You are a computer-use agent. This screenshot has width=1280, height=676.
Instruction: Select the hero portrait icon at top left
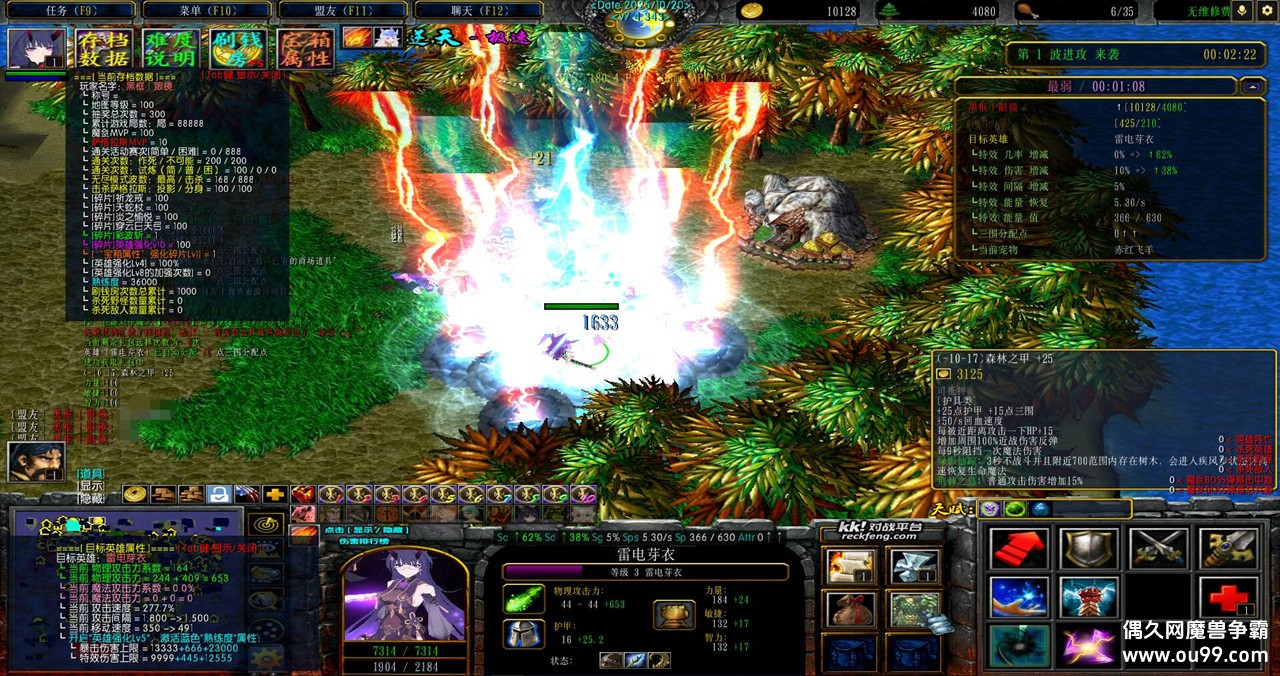36,49
